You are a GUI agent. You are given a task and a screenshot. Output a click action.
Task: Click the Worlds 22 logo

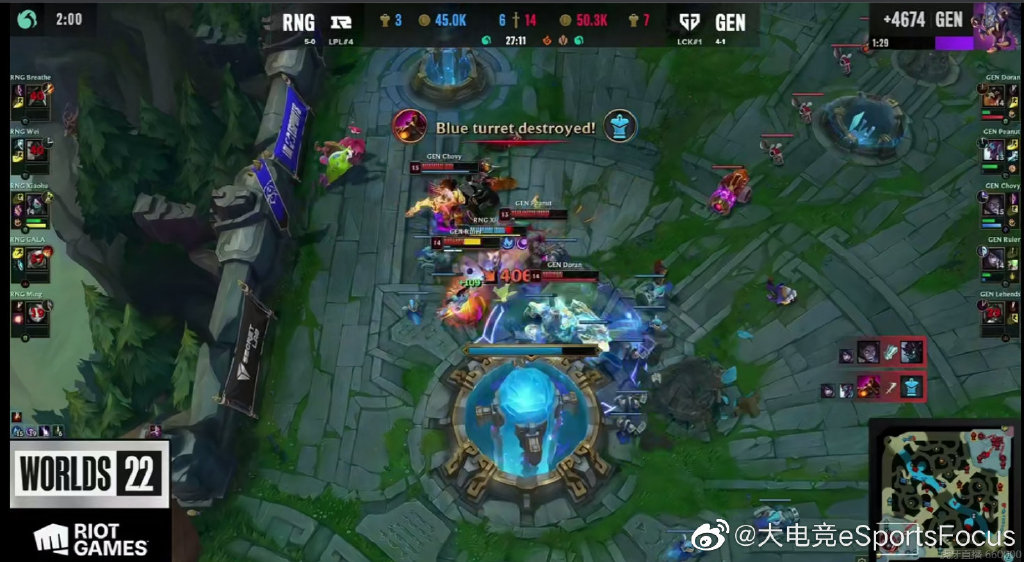click(88, 474)
